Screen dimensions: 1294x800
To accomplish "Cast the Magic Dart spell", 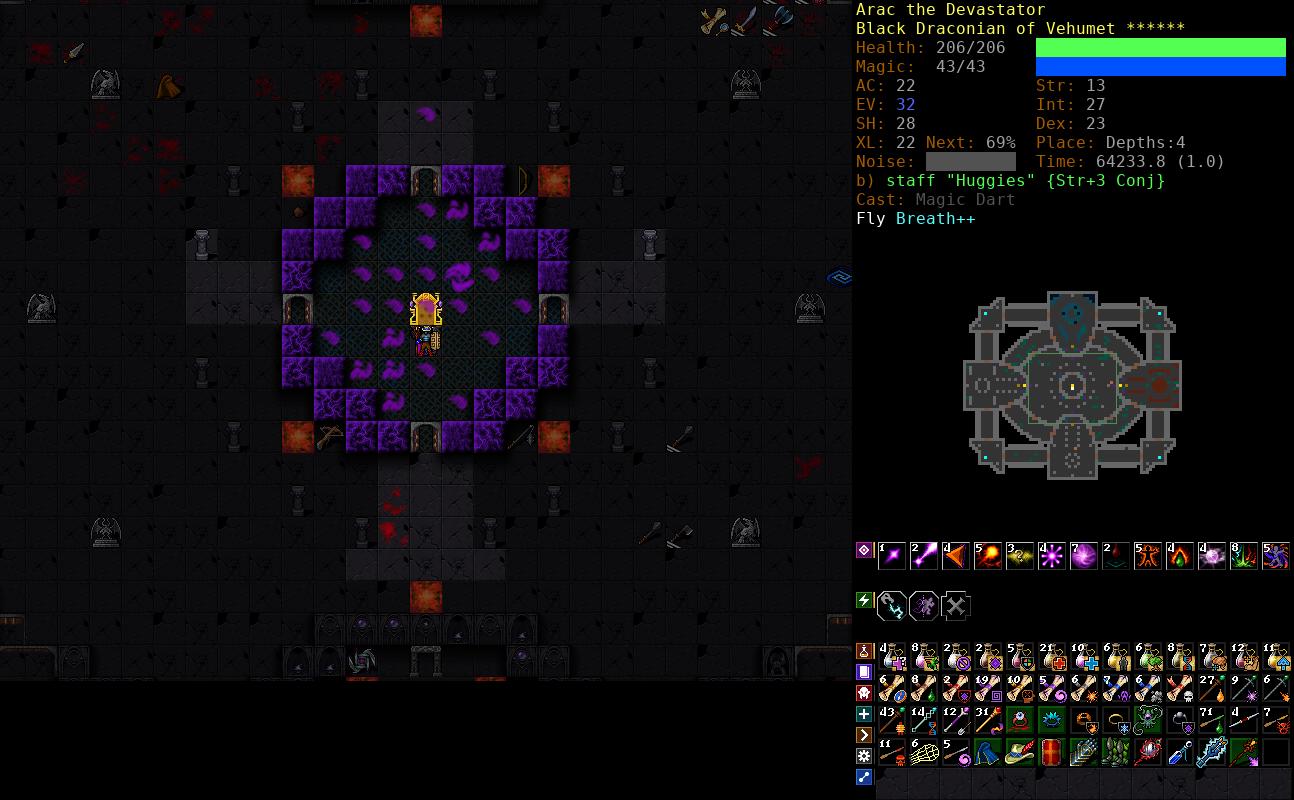I will coord(892,555).
